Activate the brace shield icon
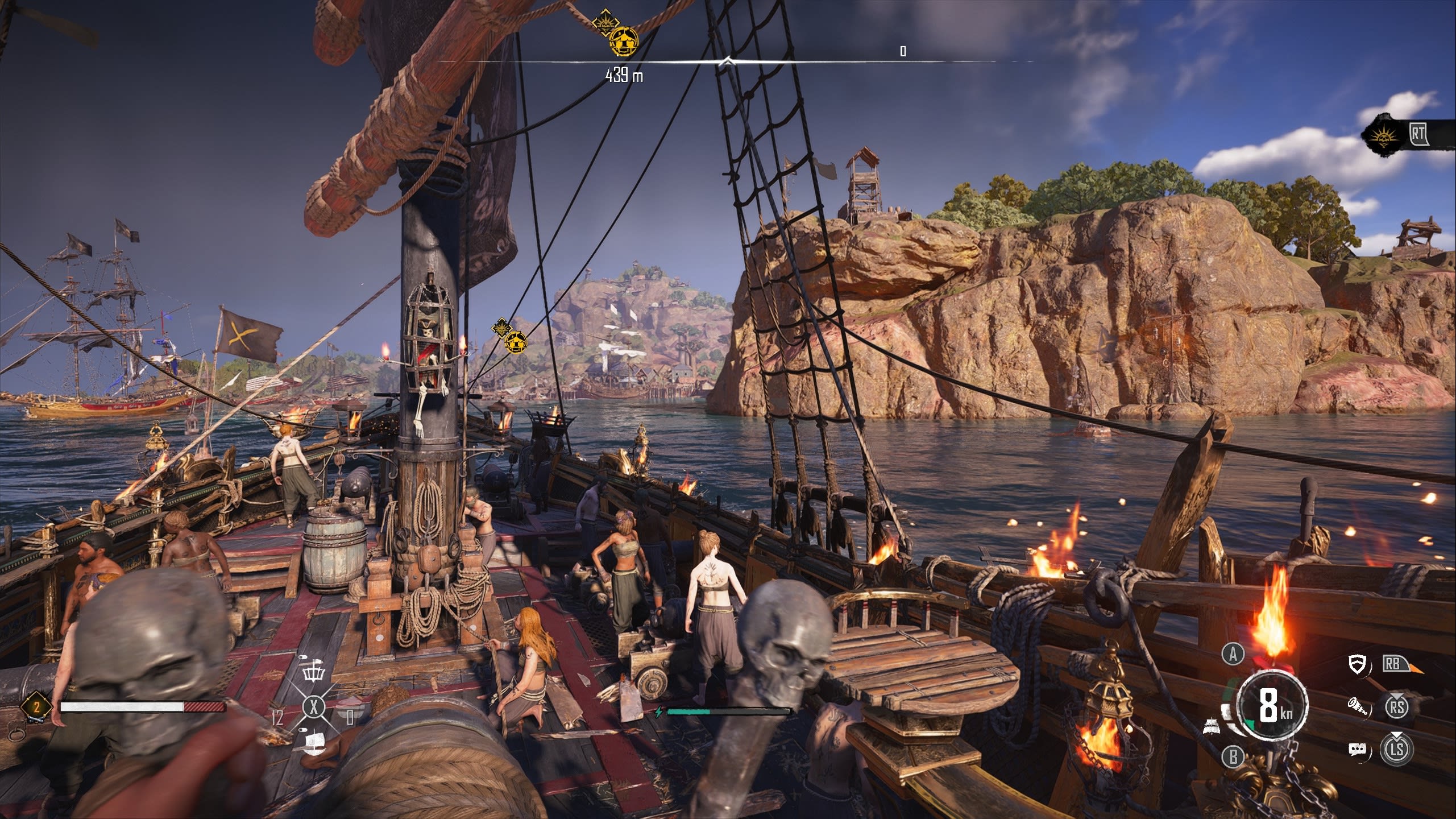Viewport: 1456px width, 819px height. [x=1357, y=664]
